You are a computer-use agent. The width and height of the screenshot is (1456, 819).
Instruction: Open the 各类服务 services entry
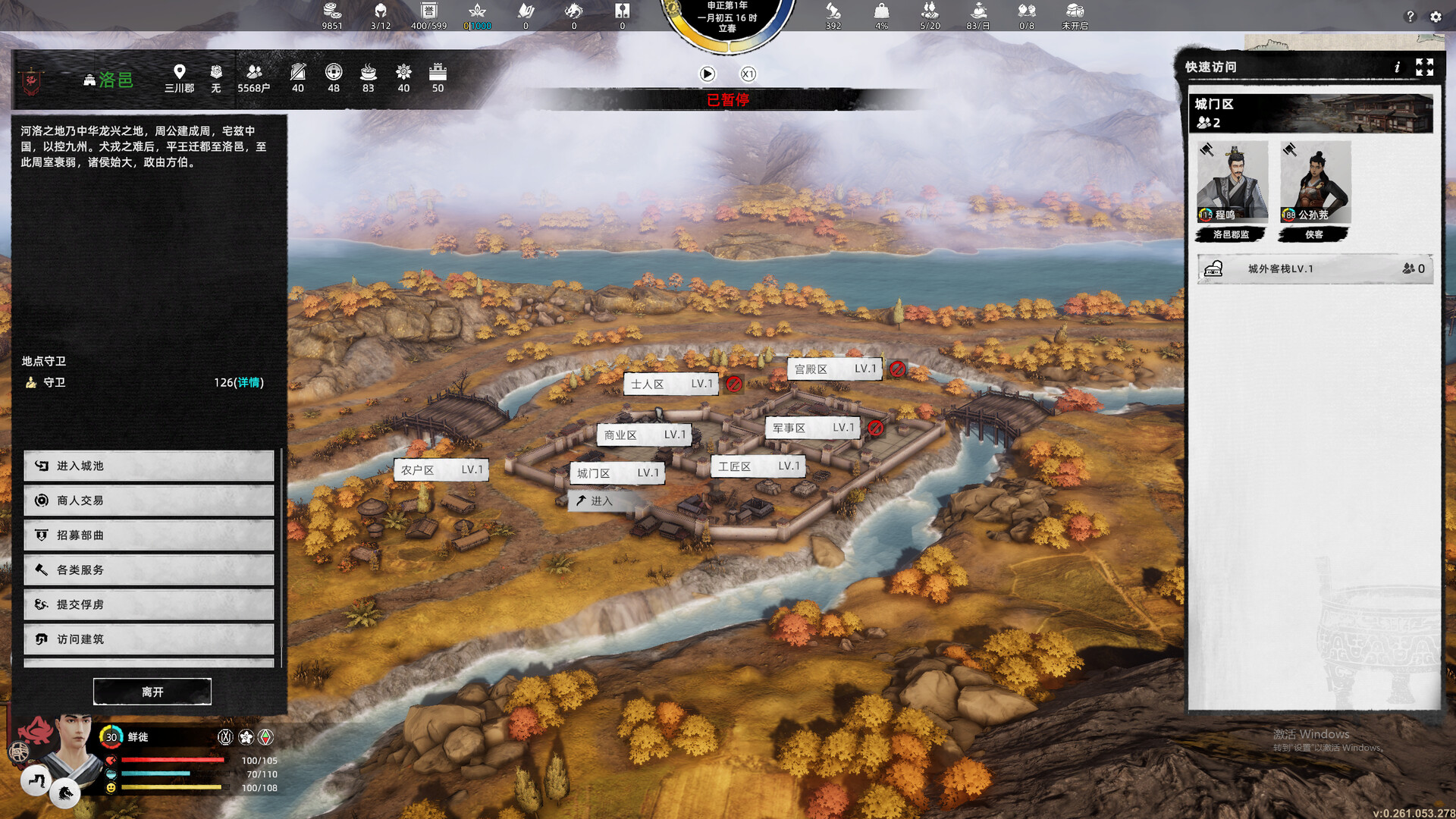point(149,570)
